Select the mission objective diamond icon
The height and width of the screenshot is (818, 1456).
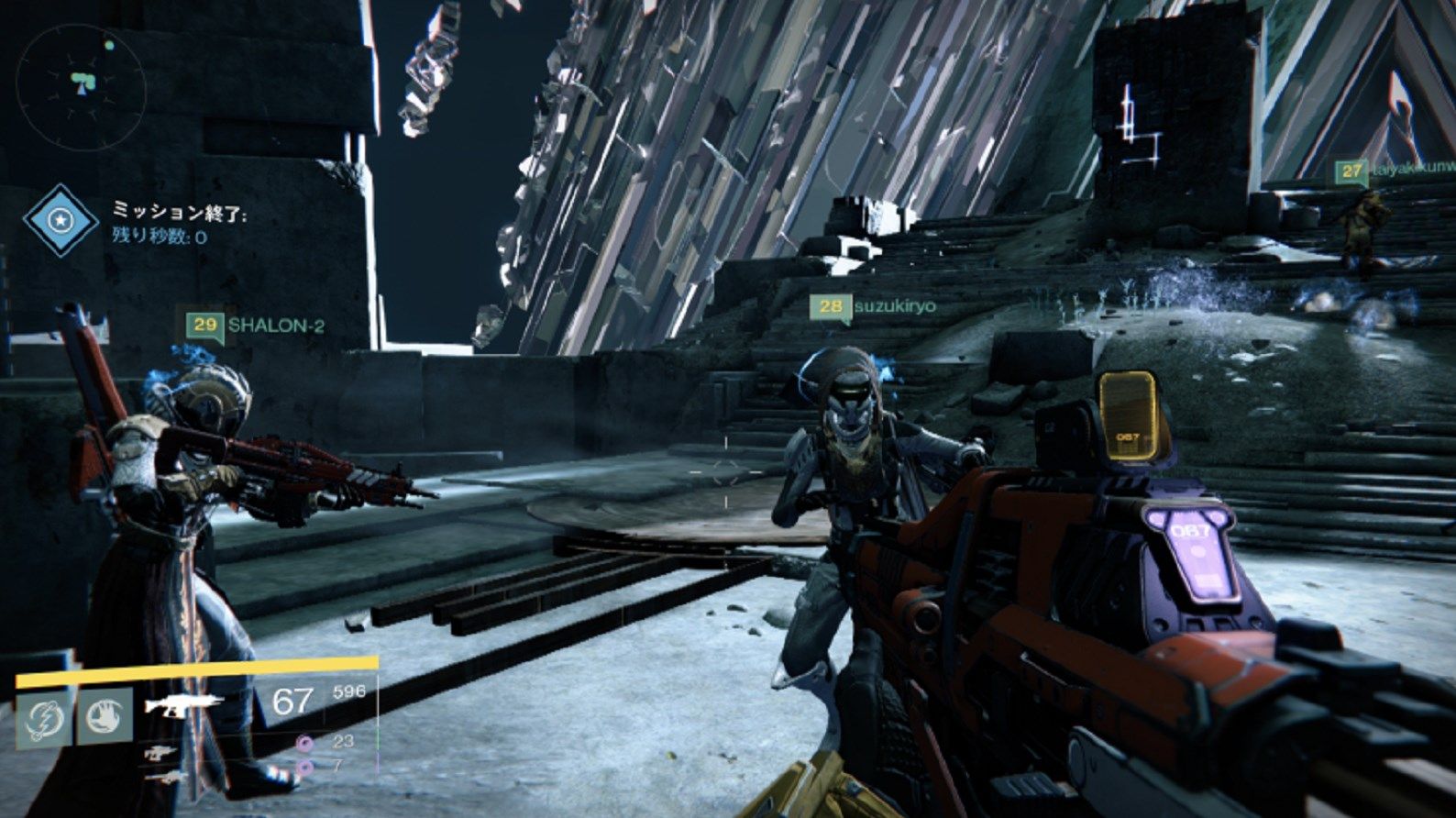(61, 220)
